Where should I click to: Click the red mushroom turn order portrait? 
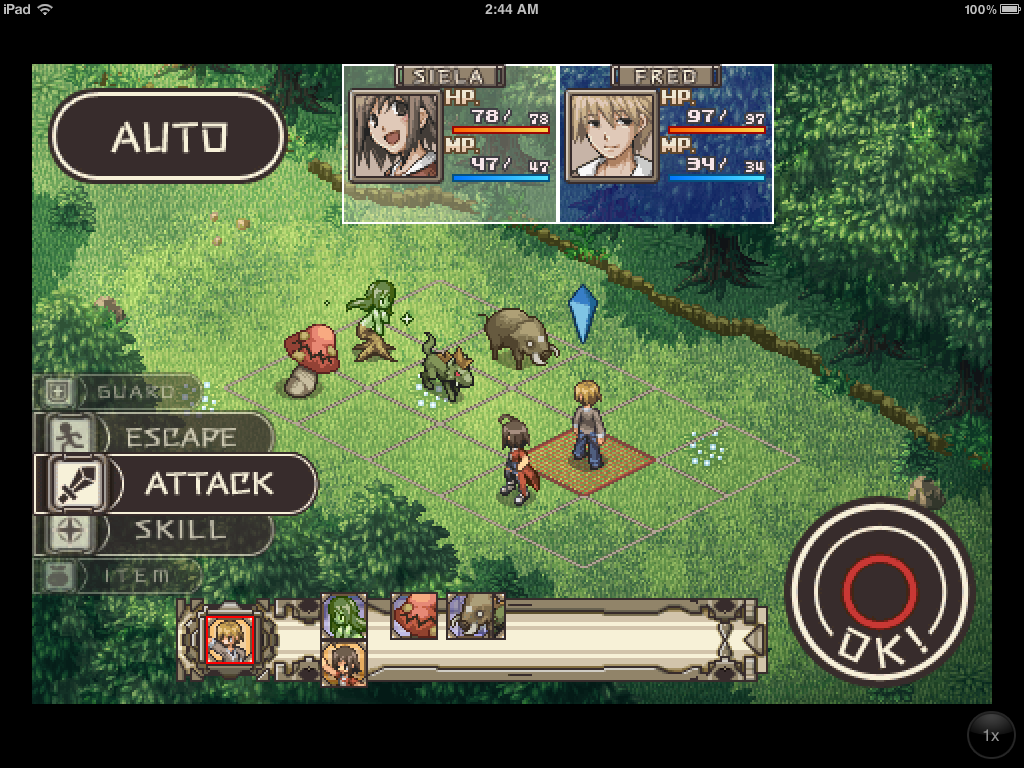413,615
